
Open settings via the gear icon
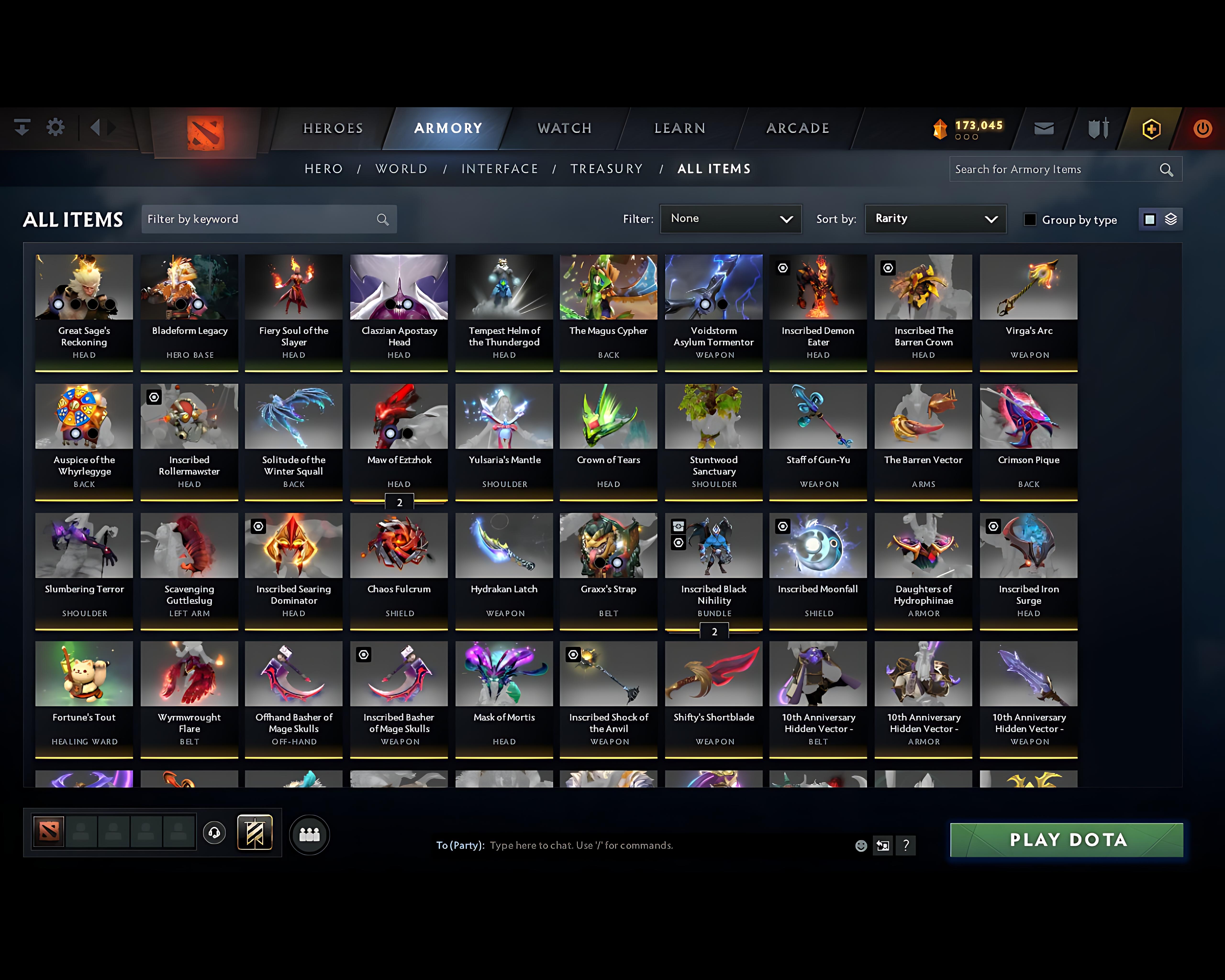(x=55, y=128)
